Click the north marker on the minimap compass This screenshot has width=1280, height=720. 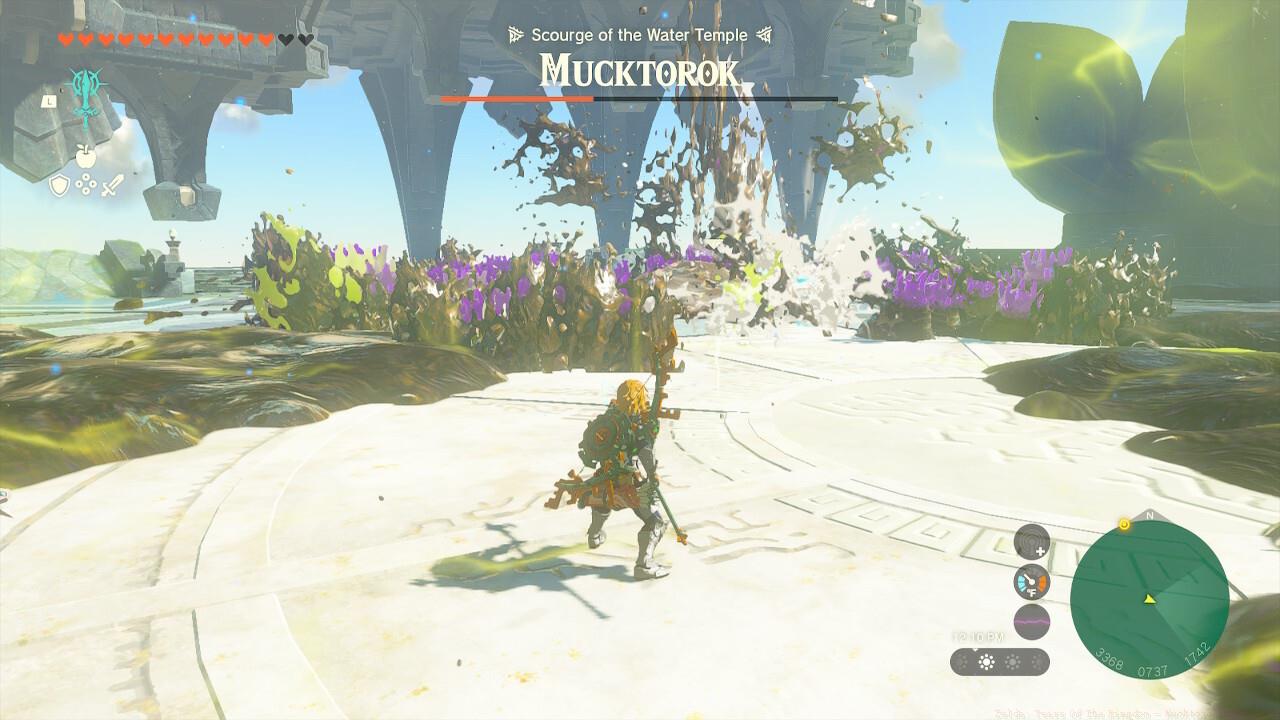click(x=1150, y=514)
